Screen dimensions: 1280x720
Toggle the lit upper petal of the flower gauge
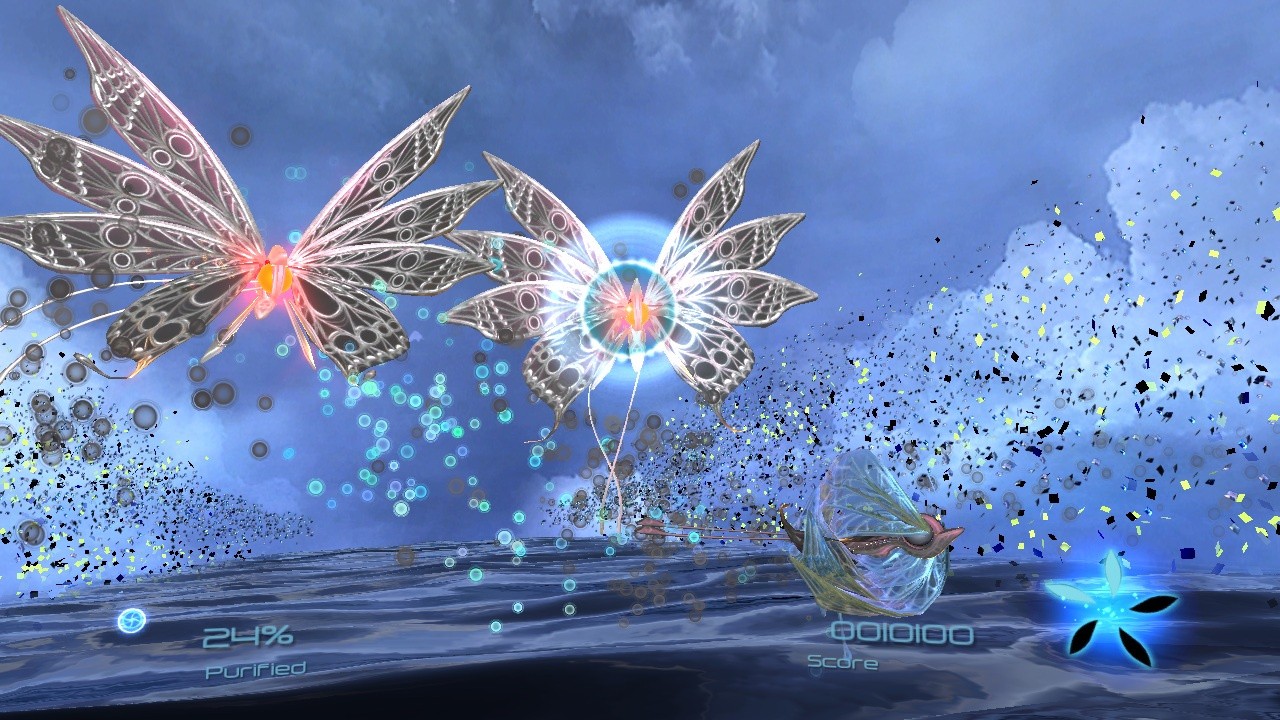pos(1113,575)
